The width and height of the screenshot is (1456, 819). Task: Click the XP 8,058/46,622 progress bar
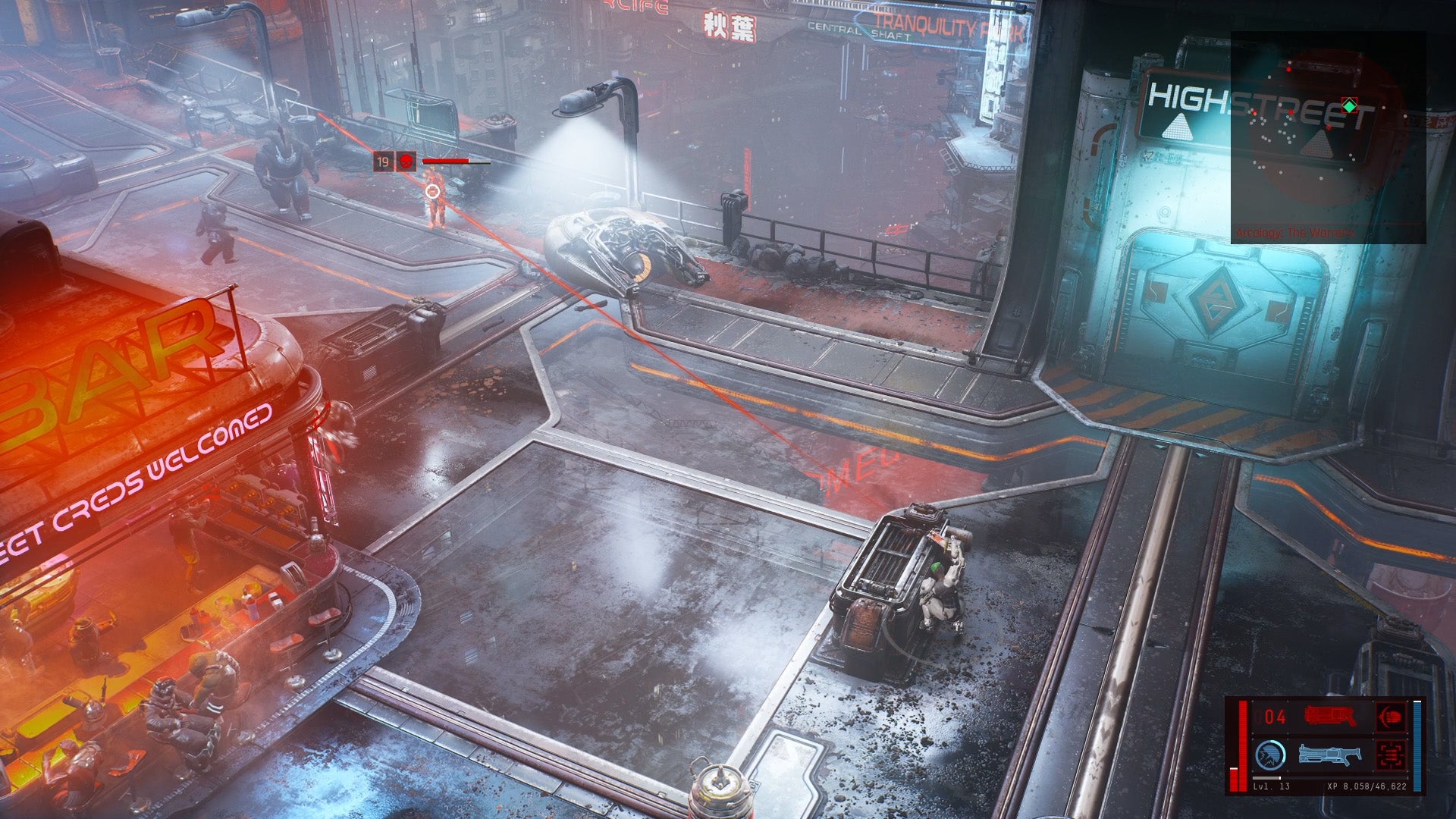[1368, 787]
